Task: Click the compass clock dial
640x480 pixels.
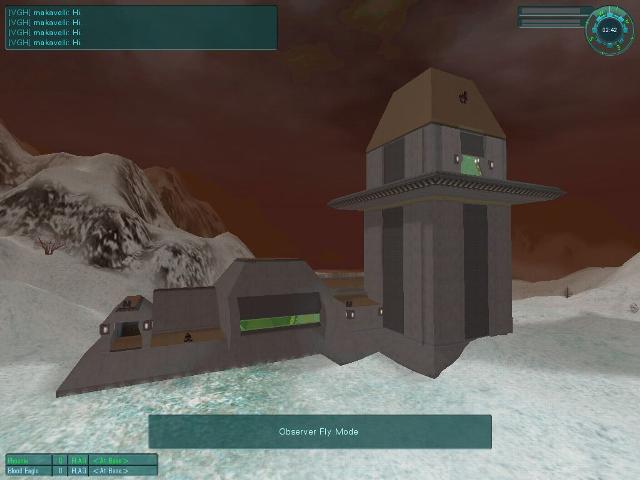Action: pyautogui.click(x=609, y=29)
